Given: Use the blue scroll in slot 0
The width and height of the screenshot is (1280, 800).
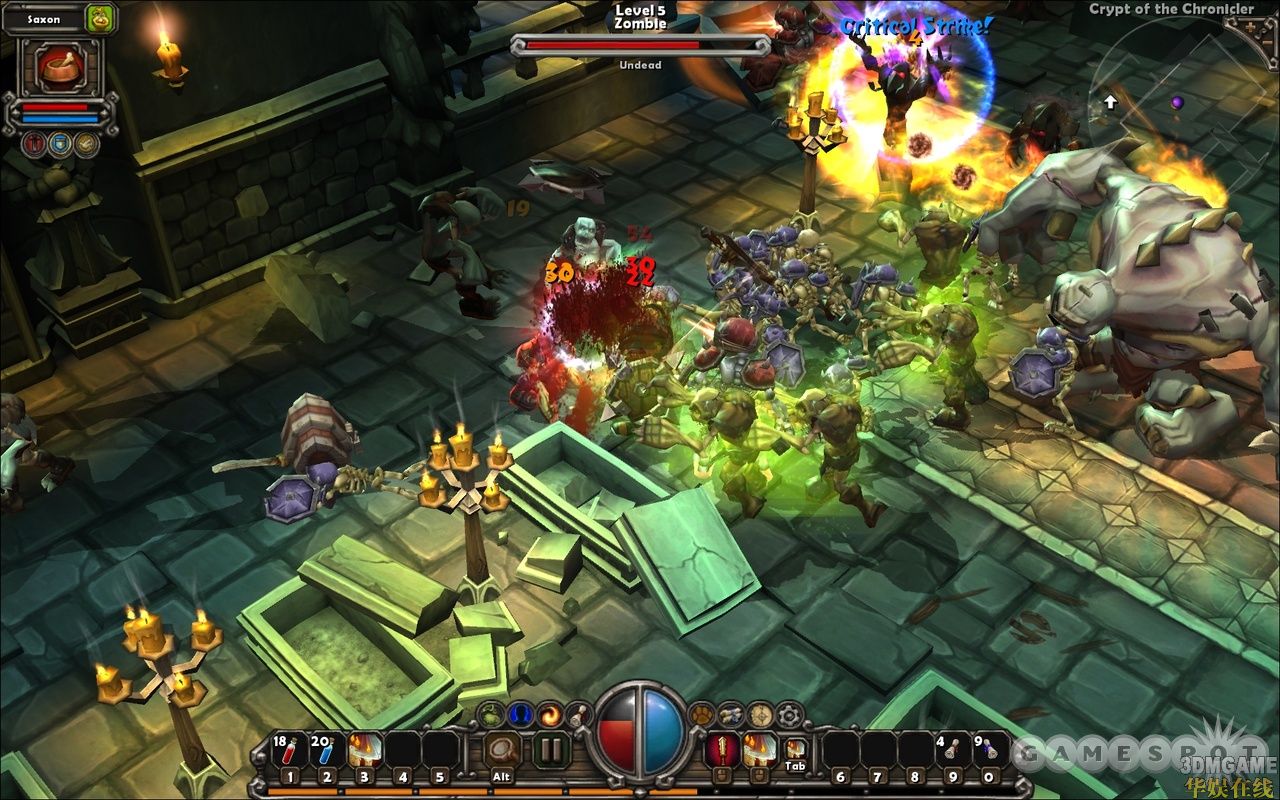Looking at the screenshot, I should click(989, 750).
